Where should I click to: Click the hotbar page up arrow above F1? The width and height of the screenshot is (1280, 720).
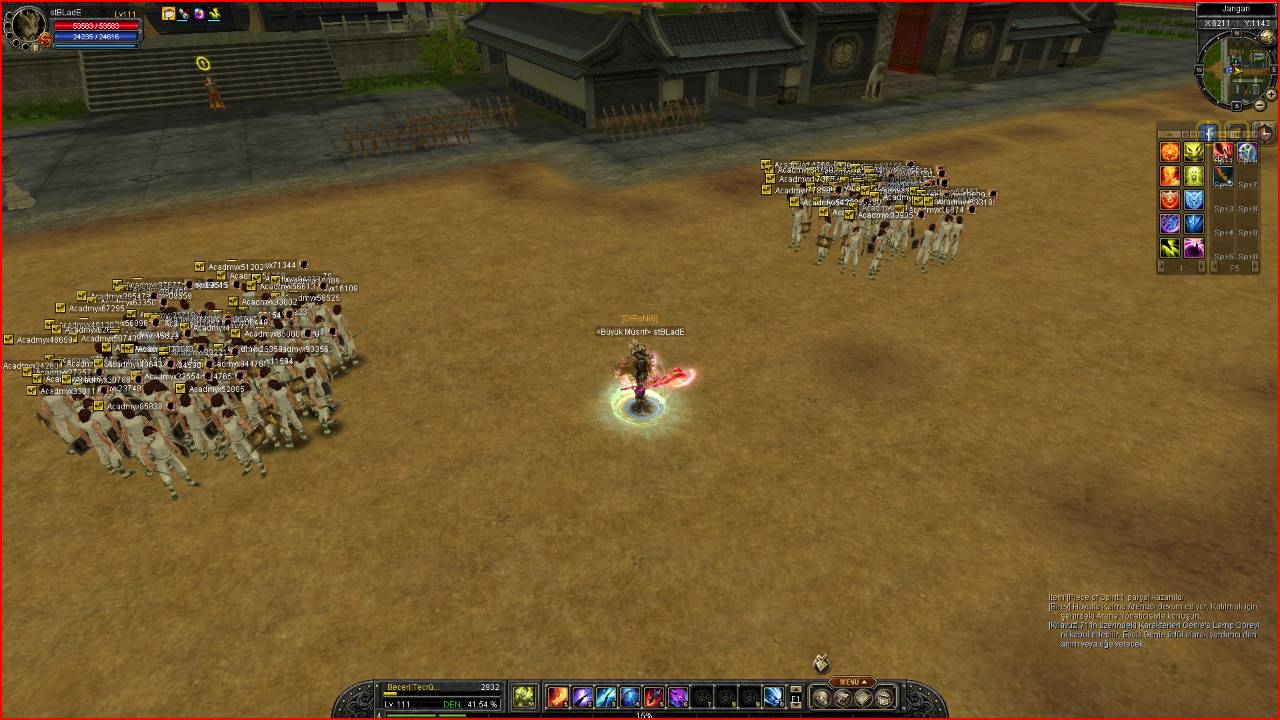point(796,689)
